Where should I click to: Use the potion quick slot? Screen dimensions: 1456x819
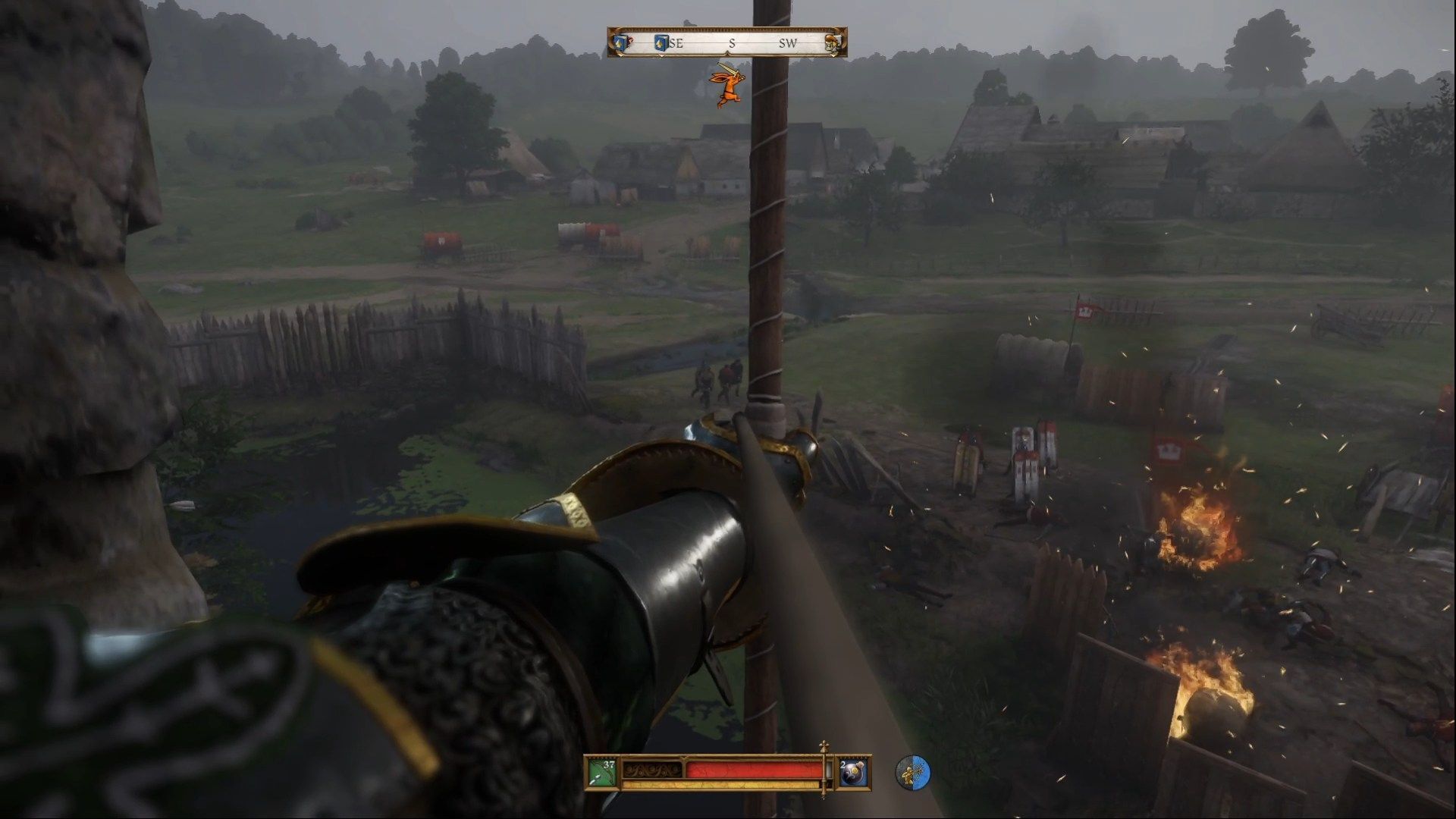pyautogui.click(x=853, y=773)
